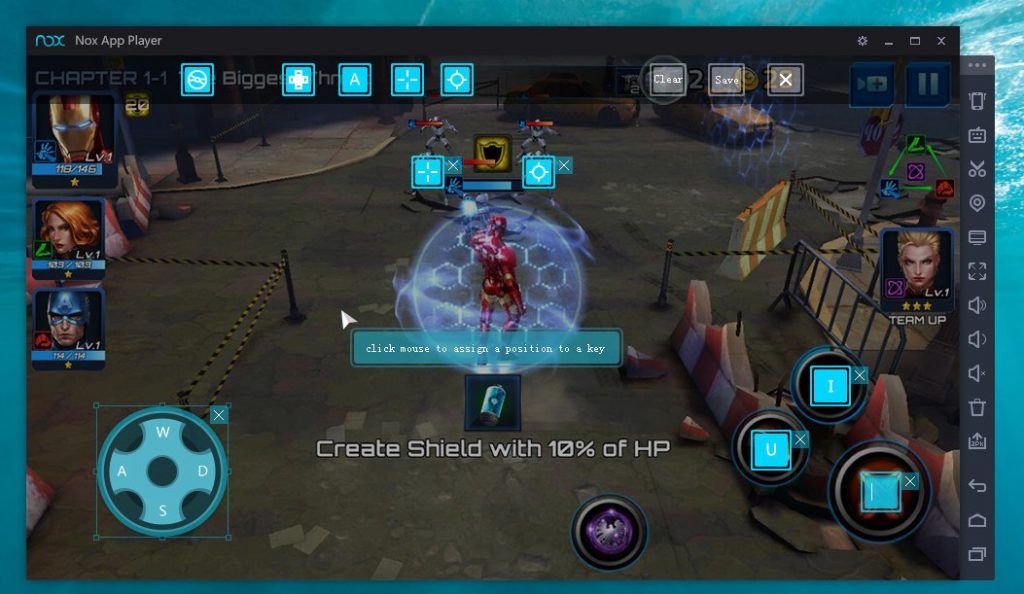Activate the purple S.H.I.E.L.D. eagle ability
The width and height of the screenshot is (1024, 594).
pyautogui.click(x=609, y=529)
